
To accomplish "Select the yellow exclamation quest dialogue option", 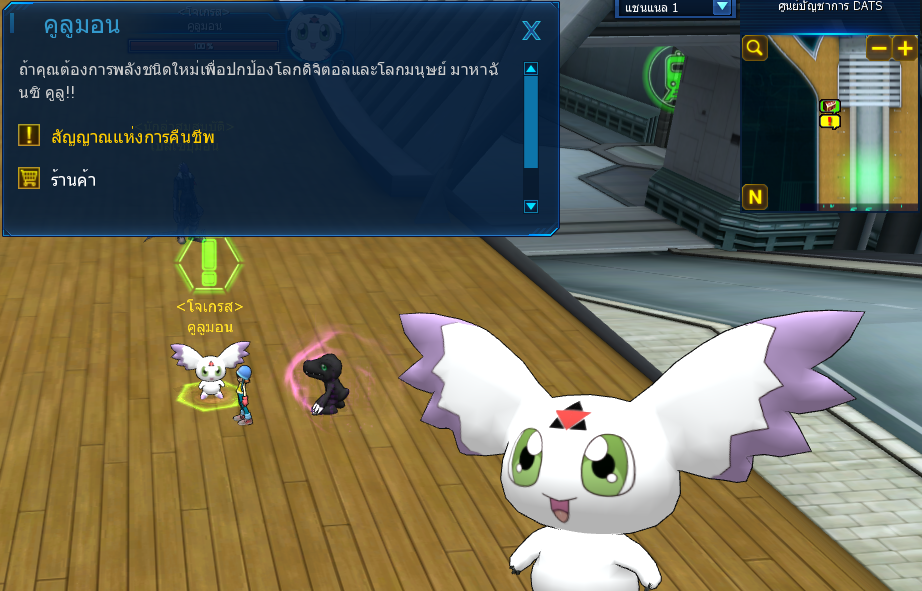I will (x=132, y=137).
